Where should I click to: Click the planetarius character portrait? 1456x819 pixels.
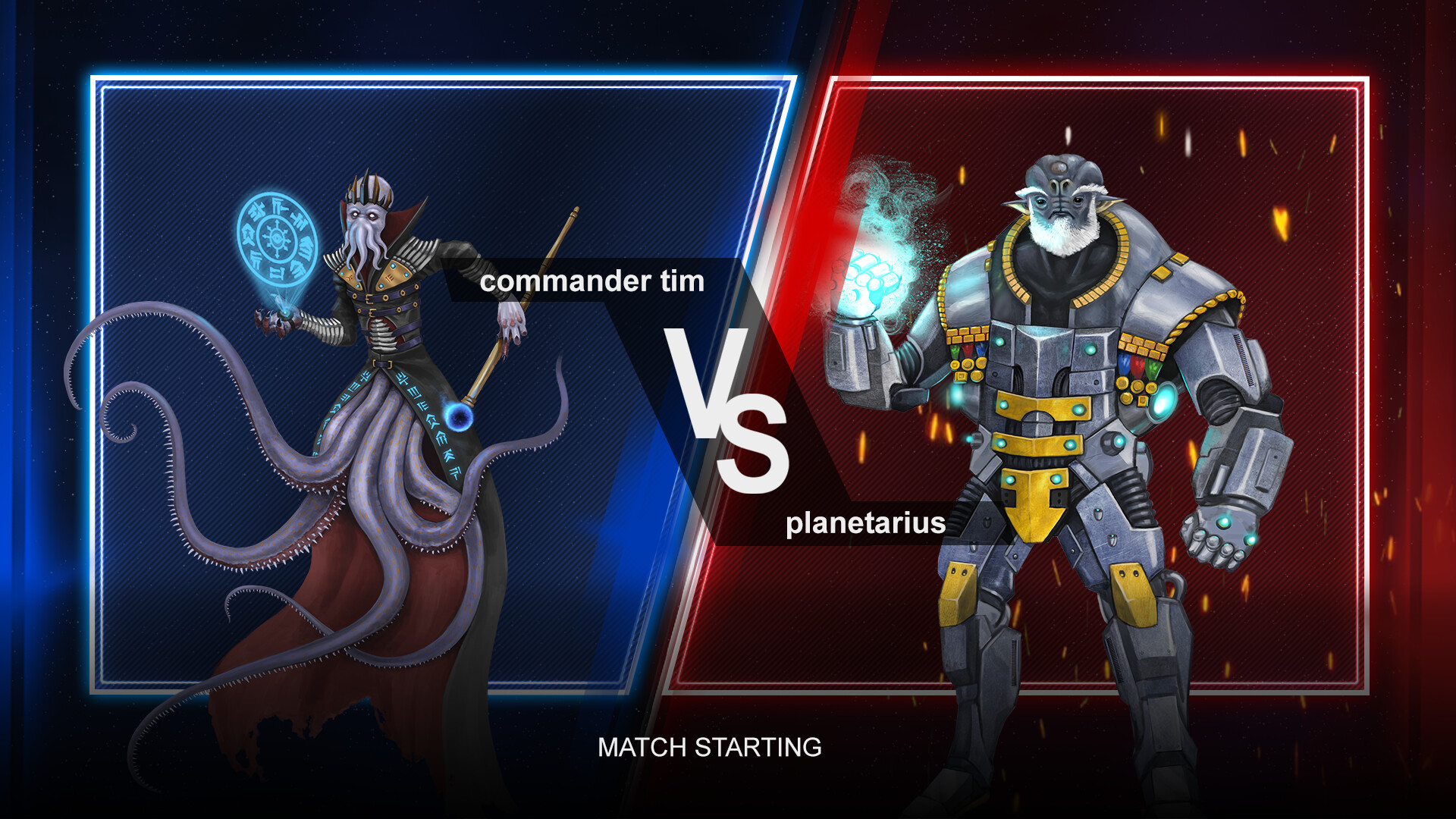coord(1062,417)
